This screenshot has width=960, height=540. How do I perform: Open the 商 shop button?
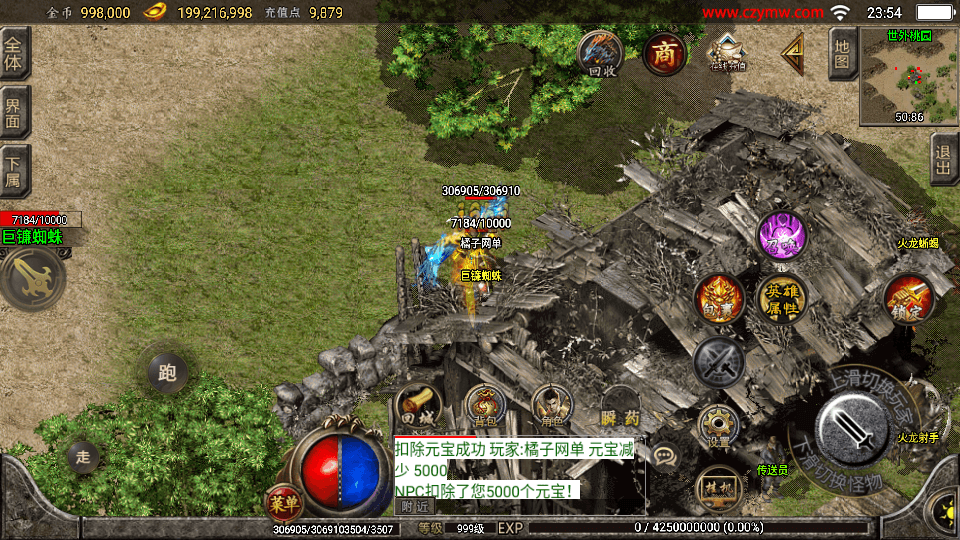coord(663,54)
